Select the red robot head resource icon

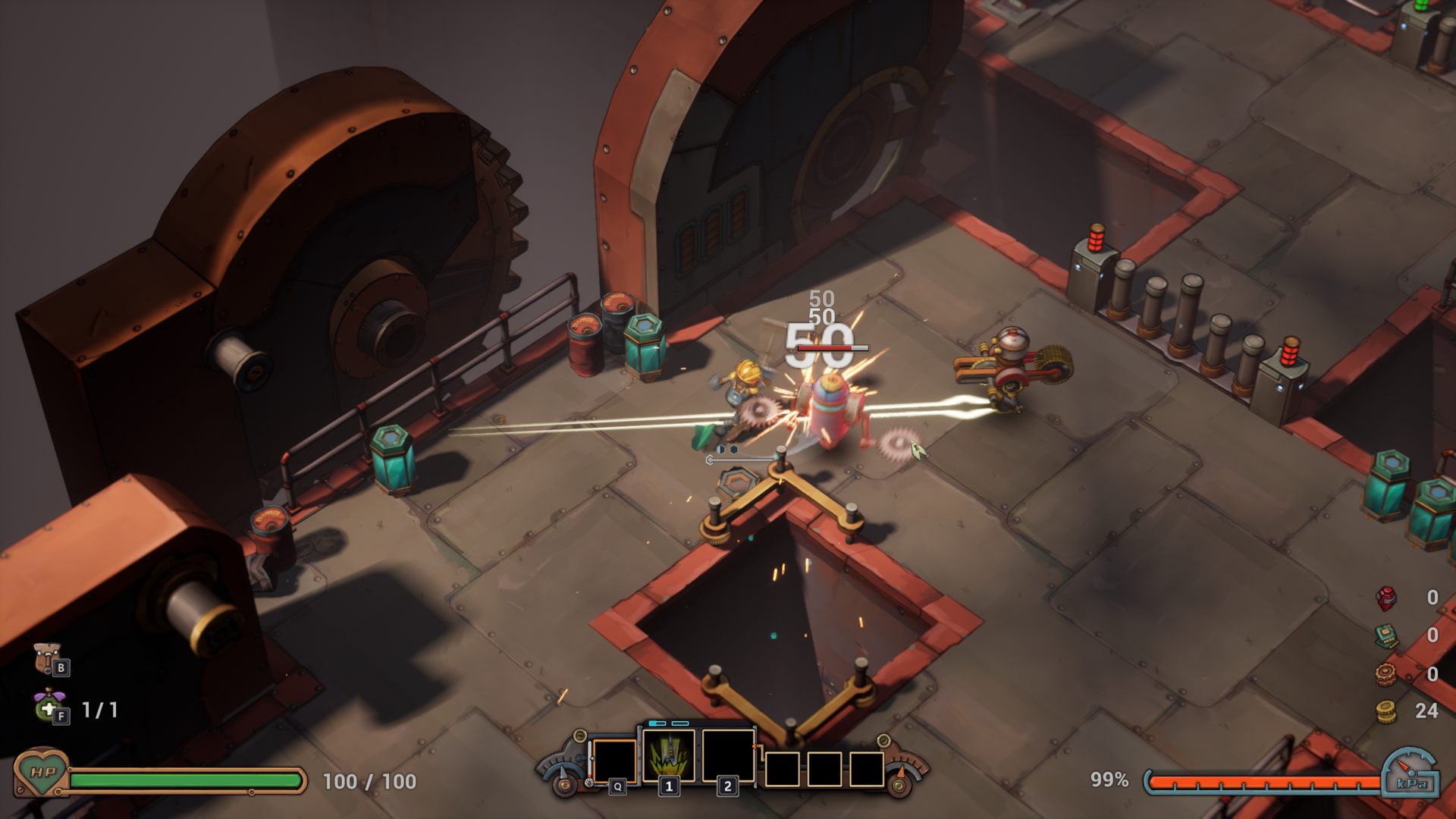click(x=1385, y=599)
